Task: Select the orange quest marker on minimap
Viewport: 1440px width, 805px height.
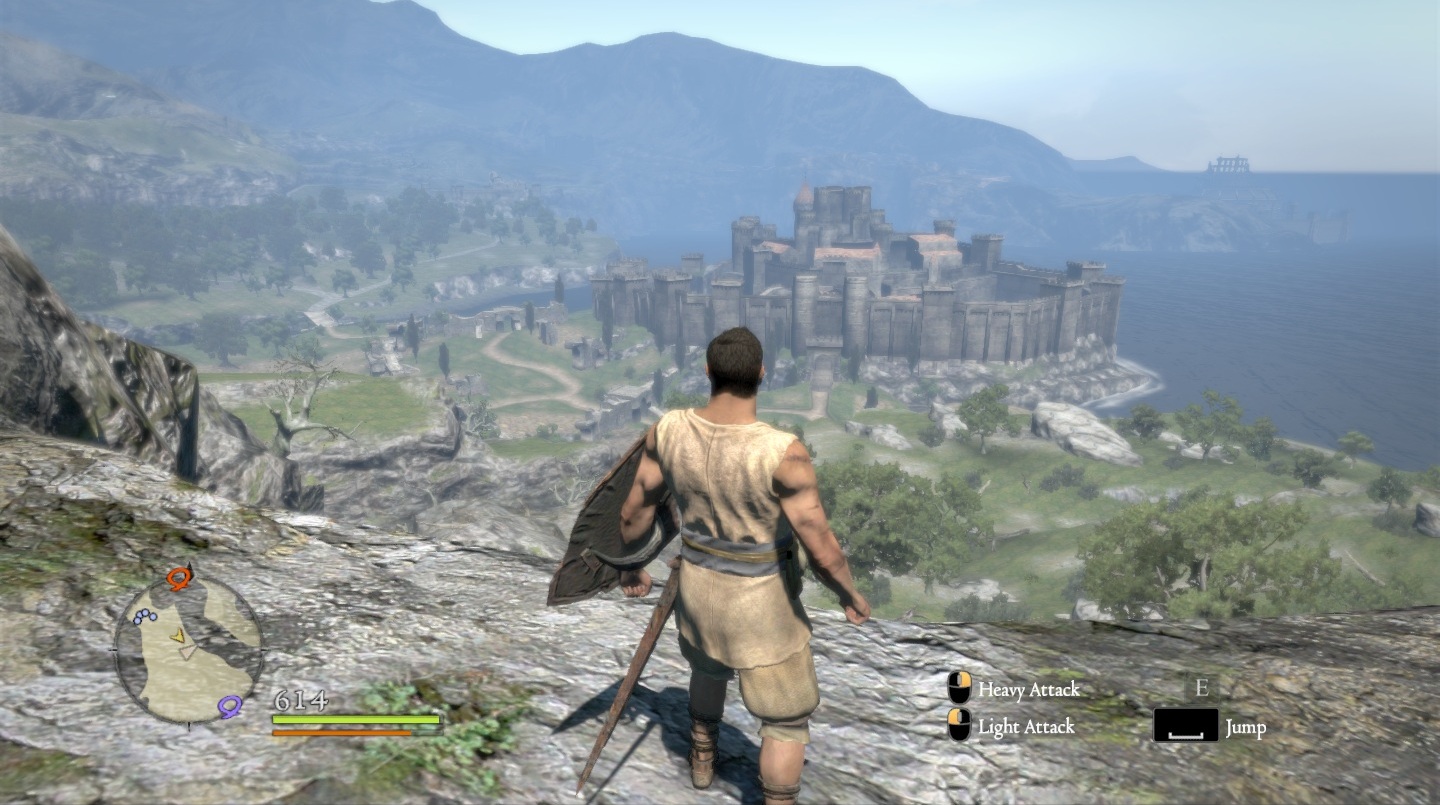Action: [179, 577]
